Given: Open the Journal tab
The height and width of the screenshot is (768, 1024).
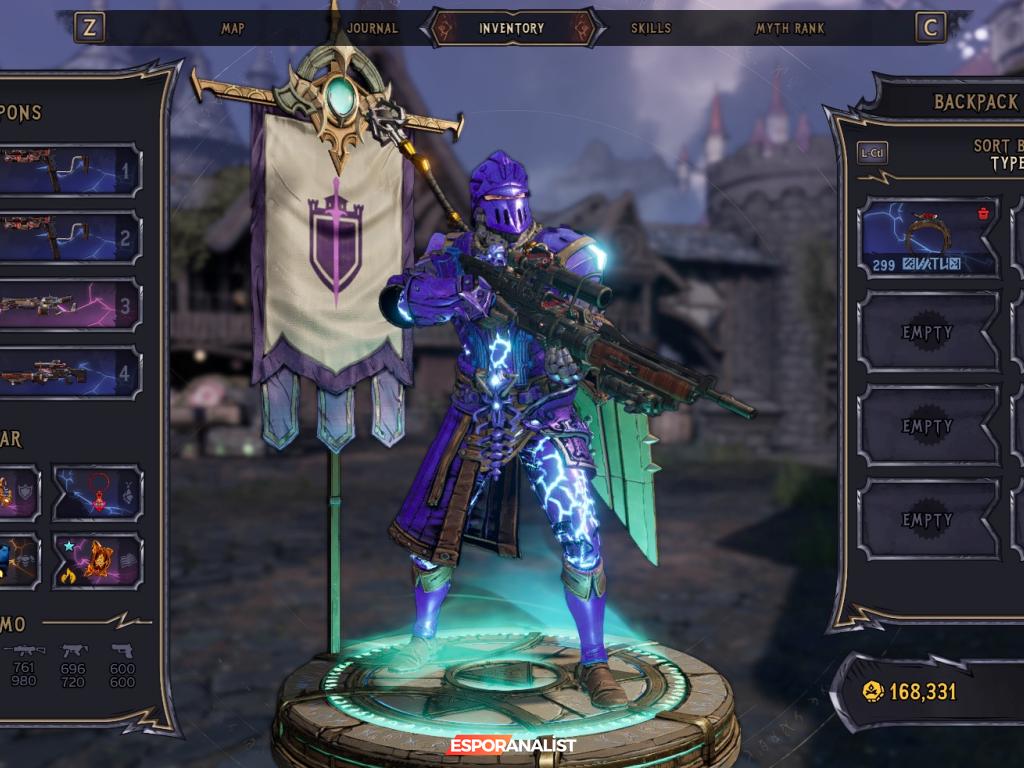Looking at the screenshot, I should pos(372,28).
